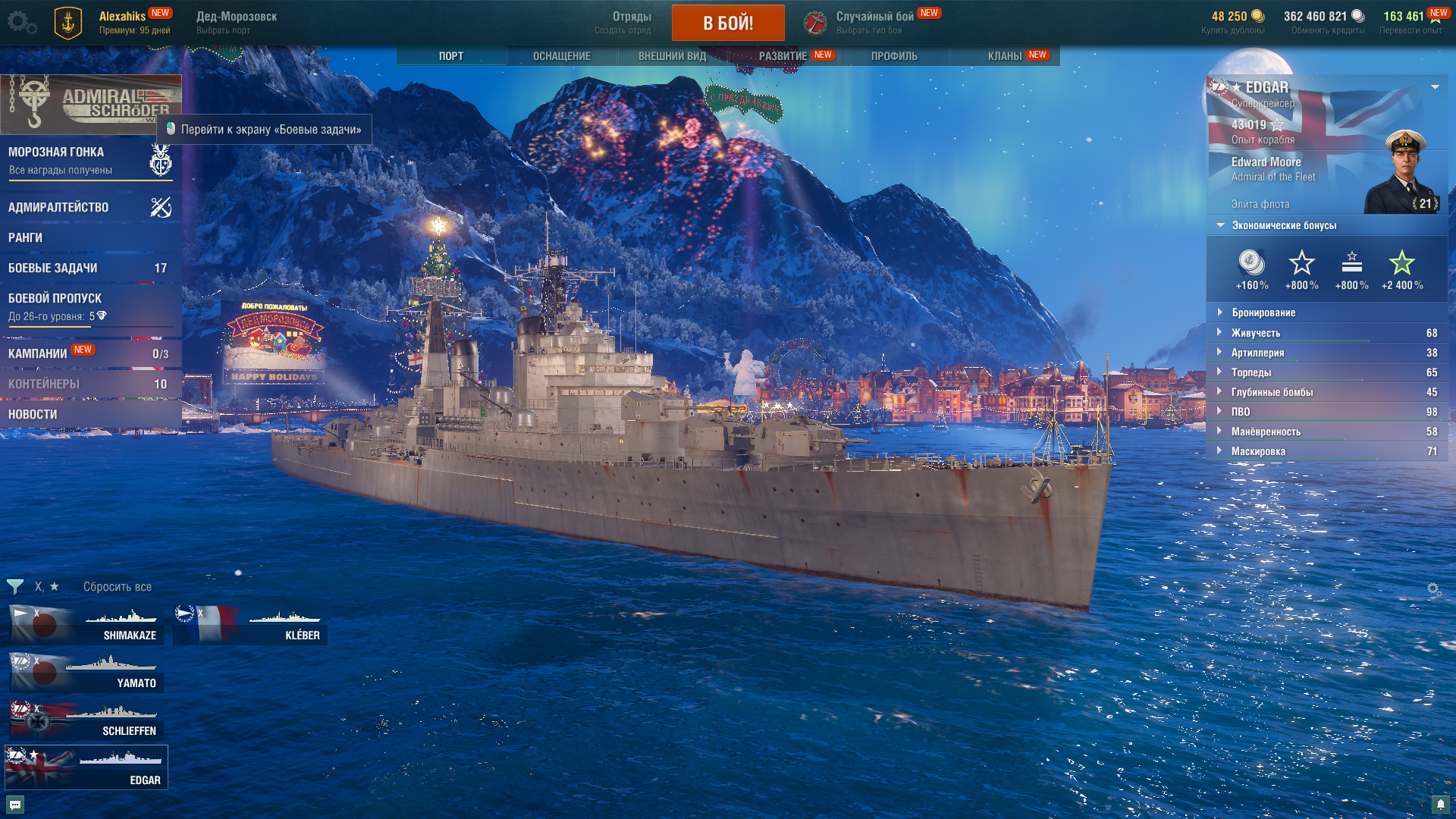1456x819 pixels.
Task: Open the settings gear menu
Action: 21,22
